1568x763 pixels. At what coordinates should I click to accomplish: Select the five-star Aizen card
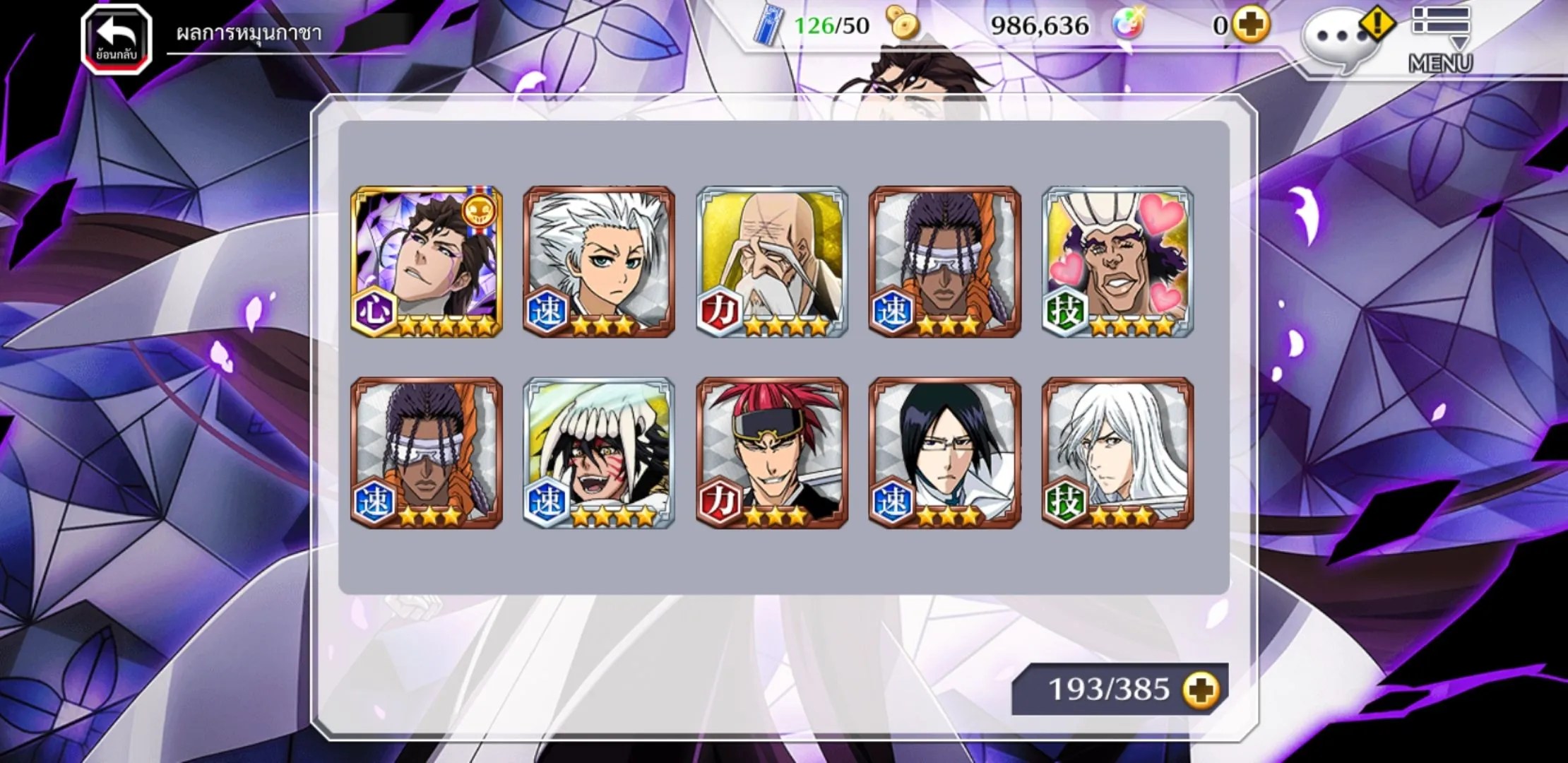click(x=427, y=261)
